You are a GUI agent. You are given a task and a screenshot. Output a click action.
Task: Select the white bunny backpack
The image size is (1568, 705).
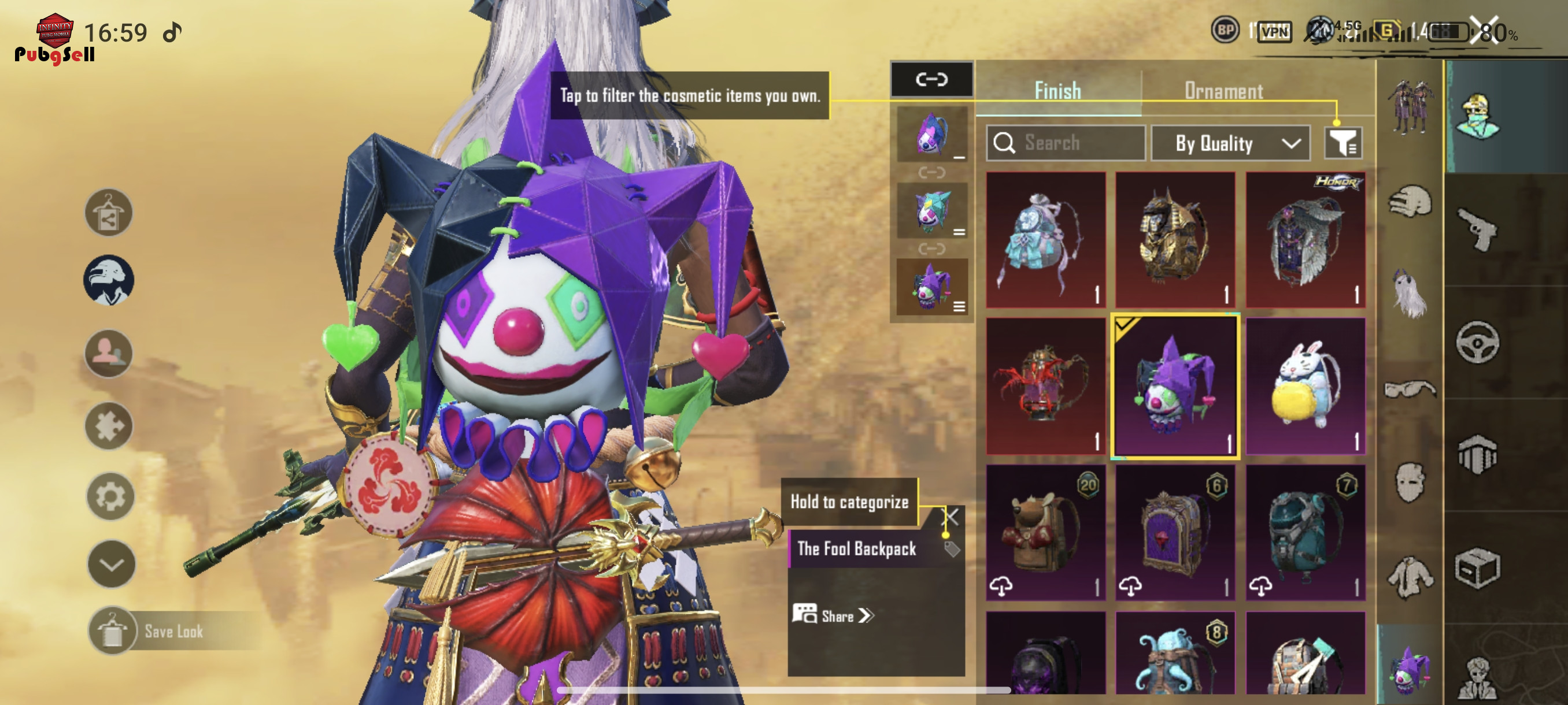click(1305, 386)
